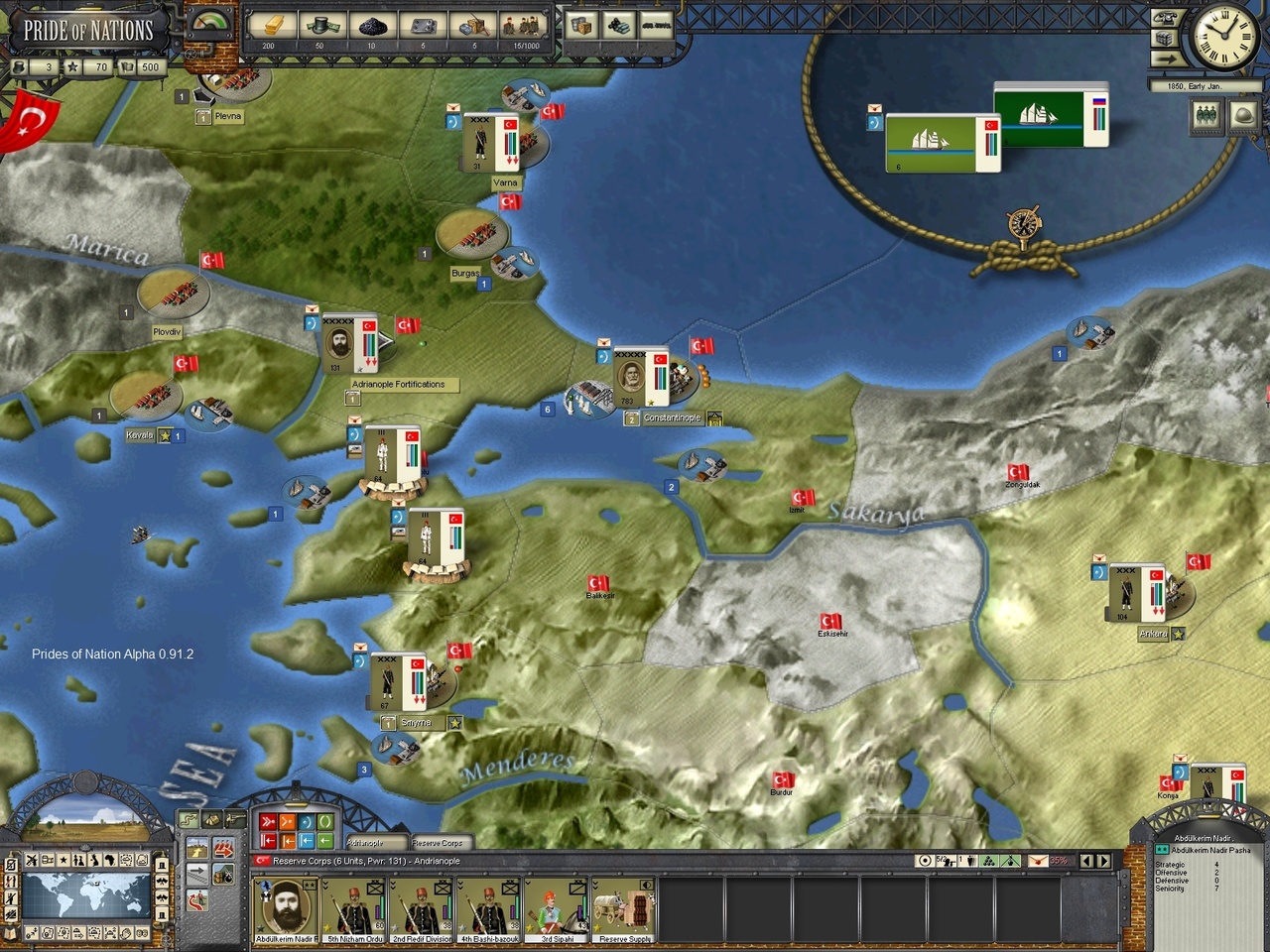
Task: Click the world minimap
Action: pos(86,895)
